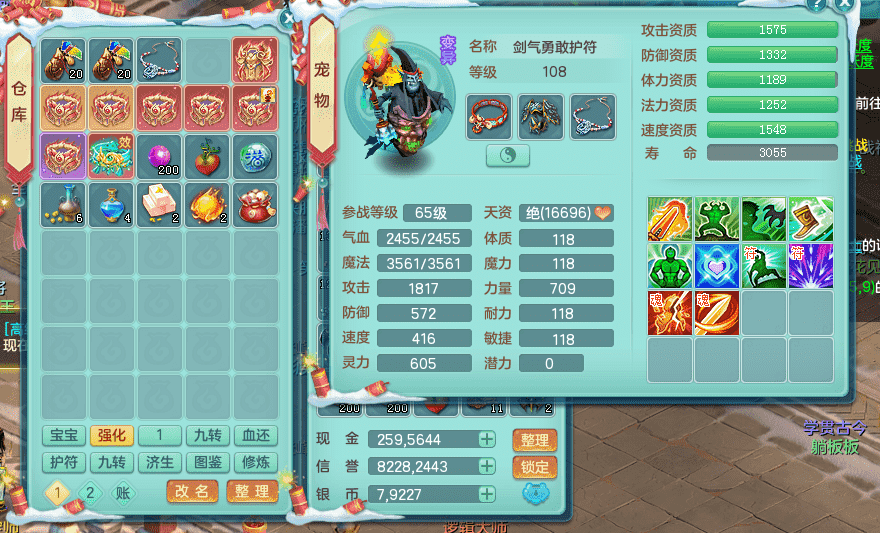Pick the red fruit item

208,156
